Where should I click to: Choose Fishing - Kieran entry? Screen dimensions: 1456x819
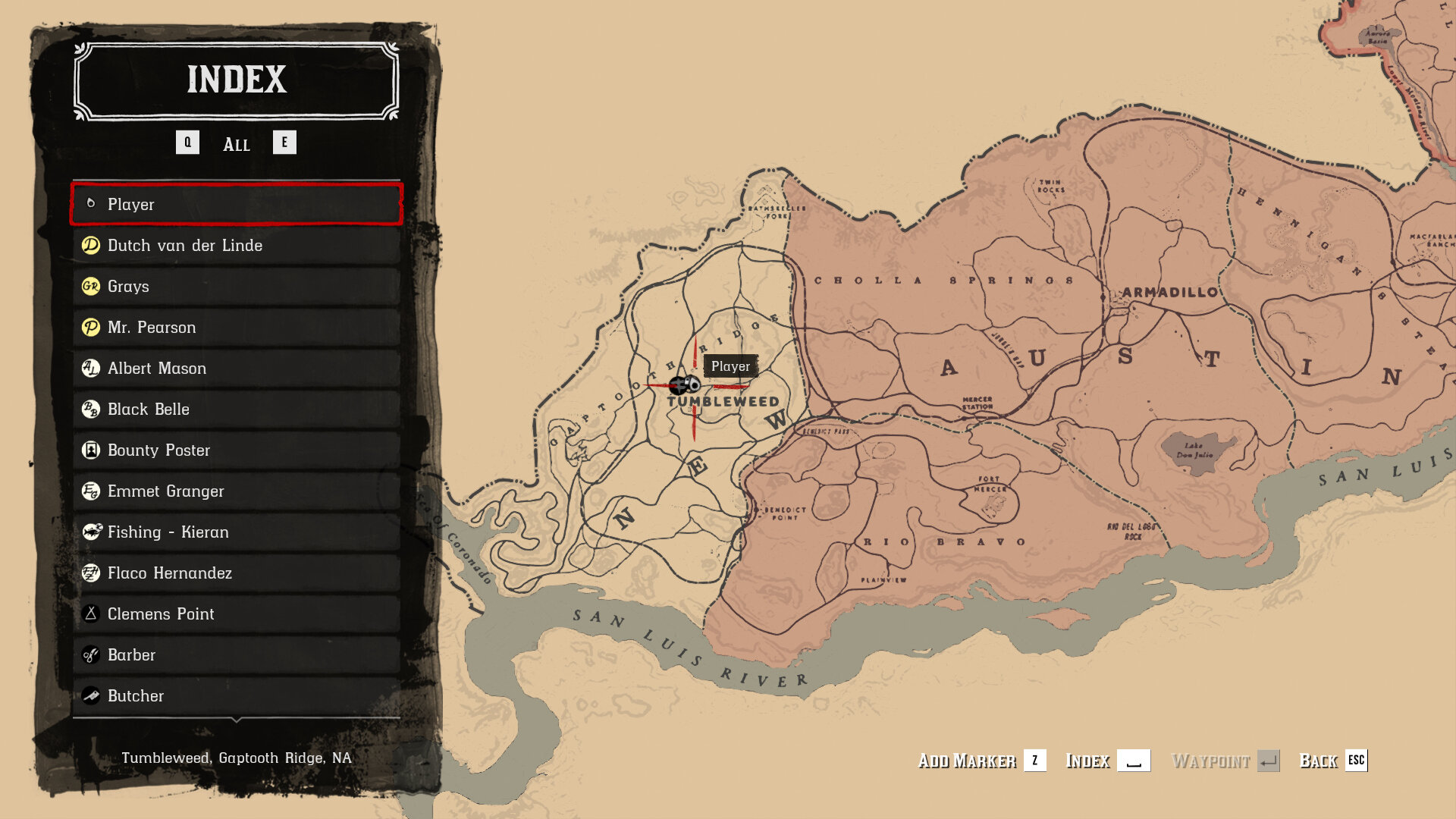(236, 532)
